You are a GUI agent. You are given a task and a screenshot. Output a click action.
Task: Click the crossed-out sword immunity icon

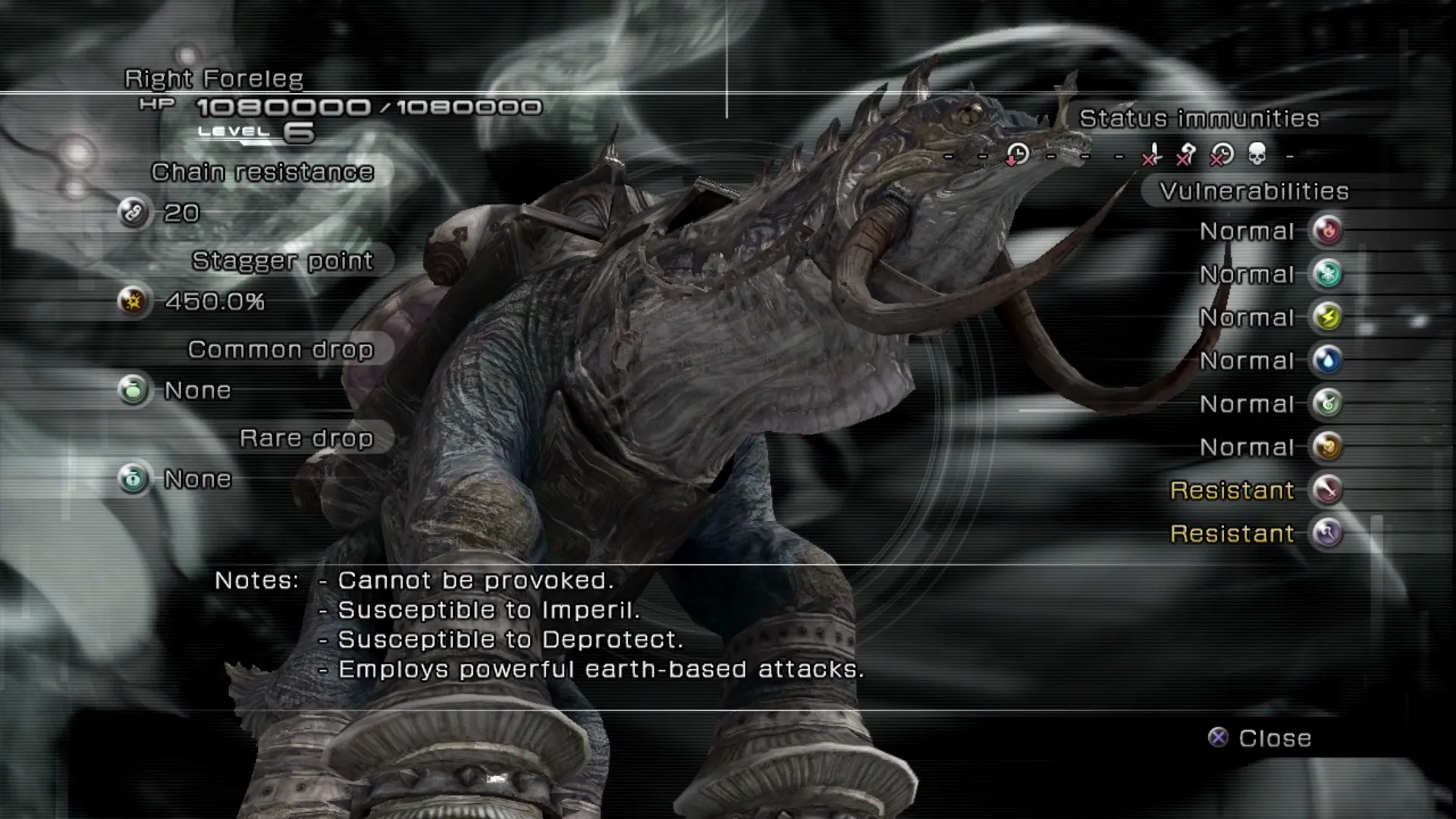1151,155
